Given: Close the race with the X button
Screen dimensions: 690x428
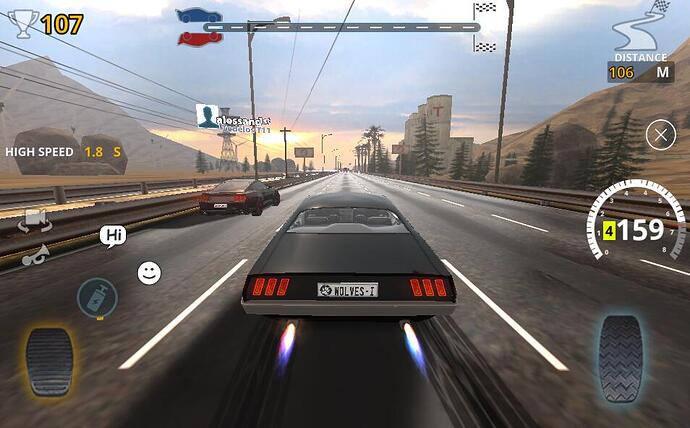Looking at the screenshot, I should coord(660,134).
